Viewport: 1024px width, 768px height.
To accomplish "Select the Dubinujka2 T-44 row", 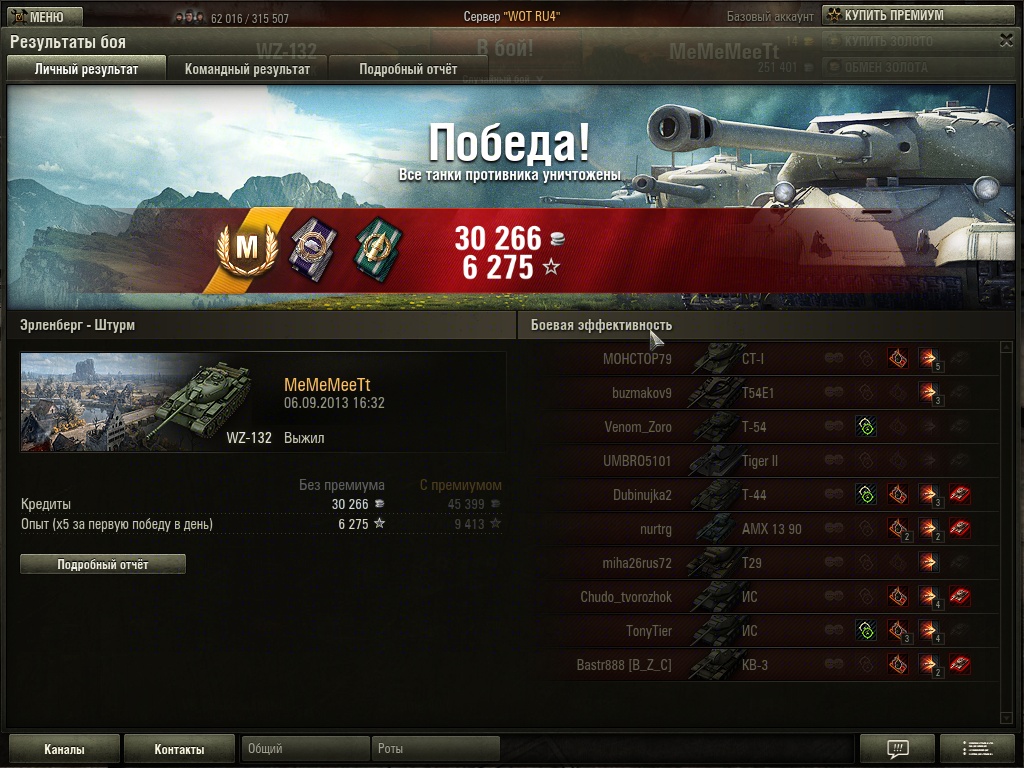I will (760, 495).
